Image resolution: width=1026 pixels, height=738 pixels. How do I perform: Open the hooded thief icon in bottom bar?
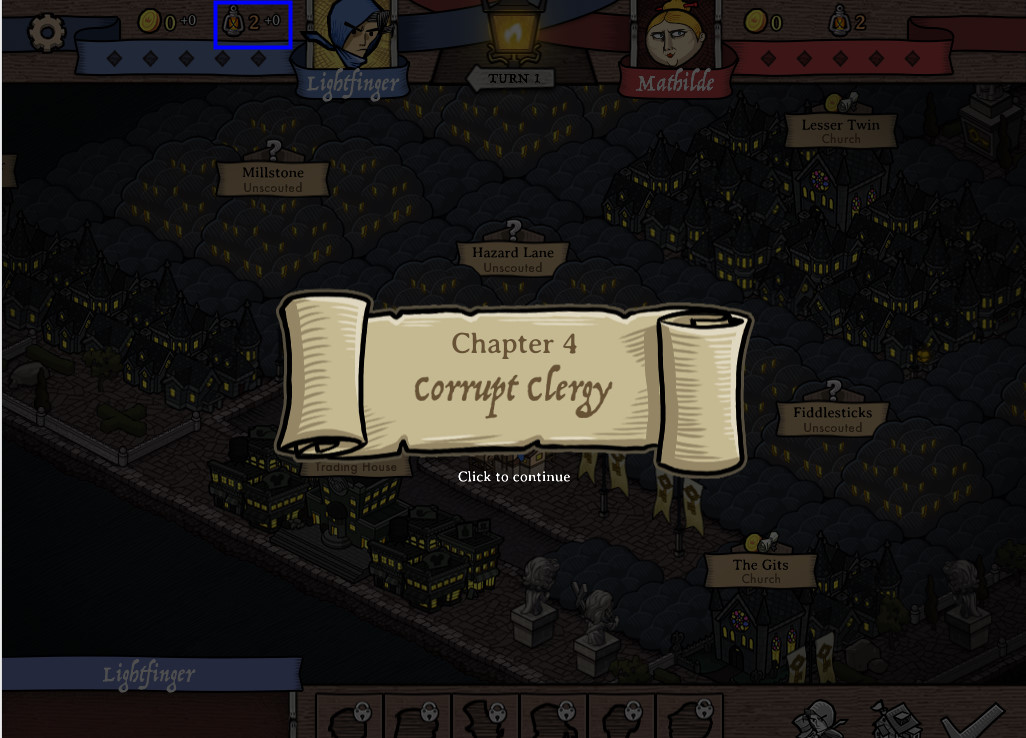pos(821,718)
